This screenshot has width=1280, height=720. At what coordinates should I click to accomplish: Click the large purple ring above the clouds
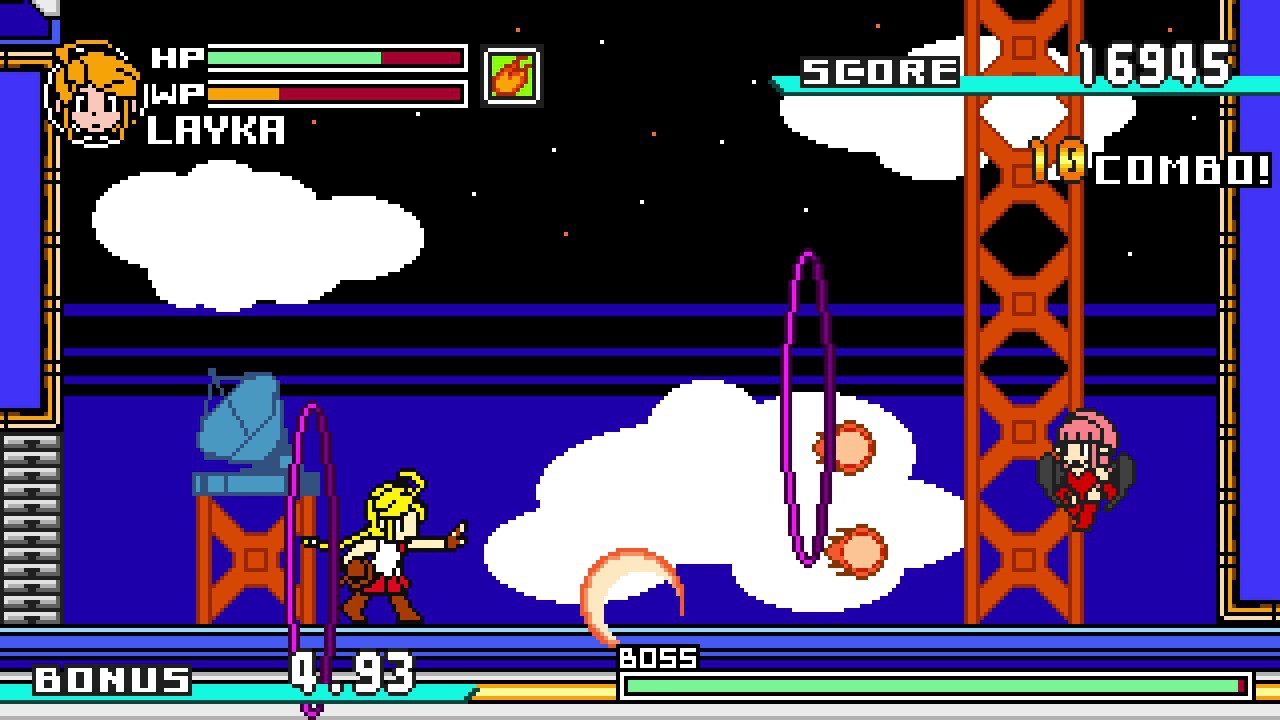coord(806,405)
